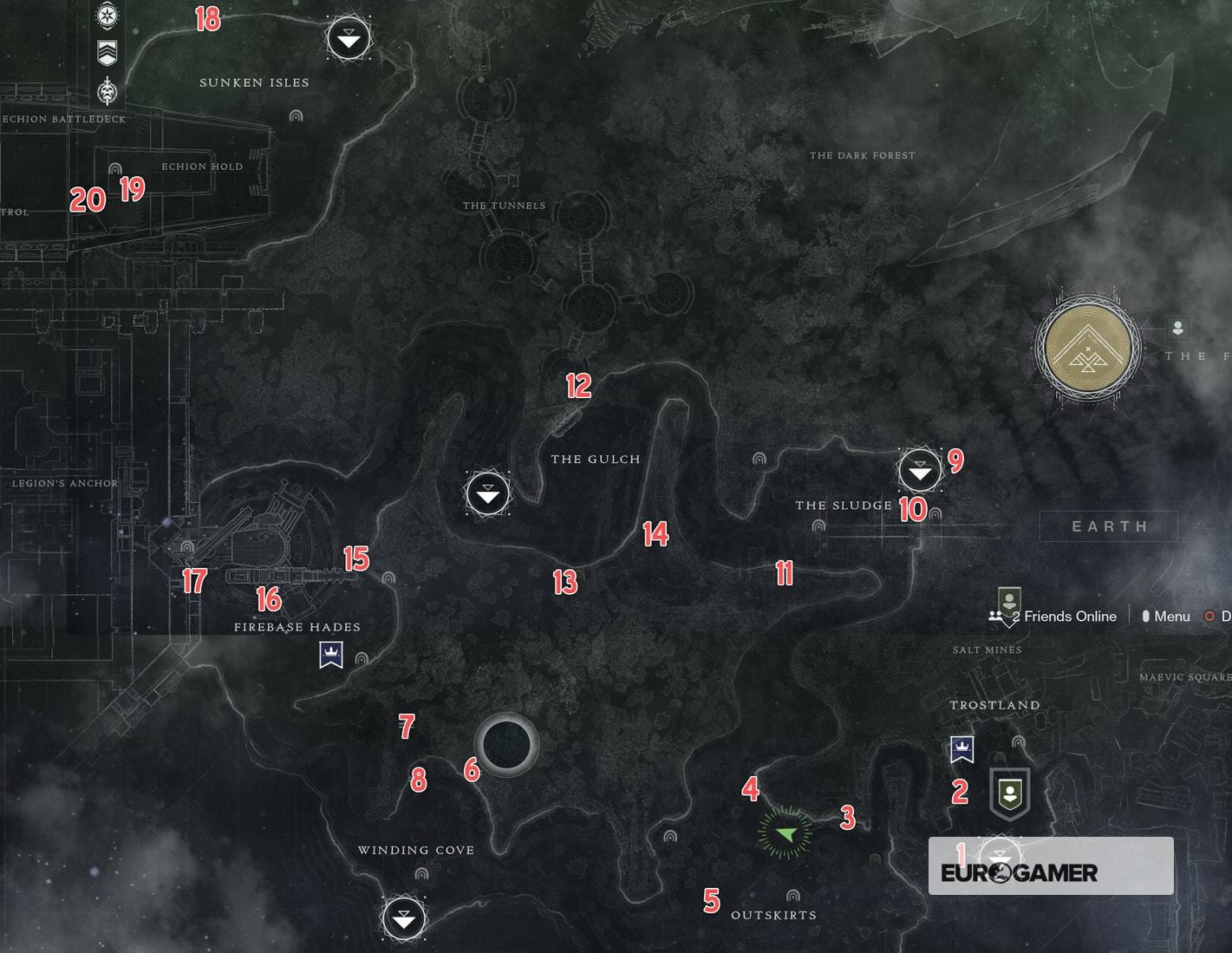1232x953 pixels.
Task: Click the vendor icon beside The Farm emblem
Action: pyautogui.click(x=1177, y=328)
